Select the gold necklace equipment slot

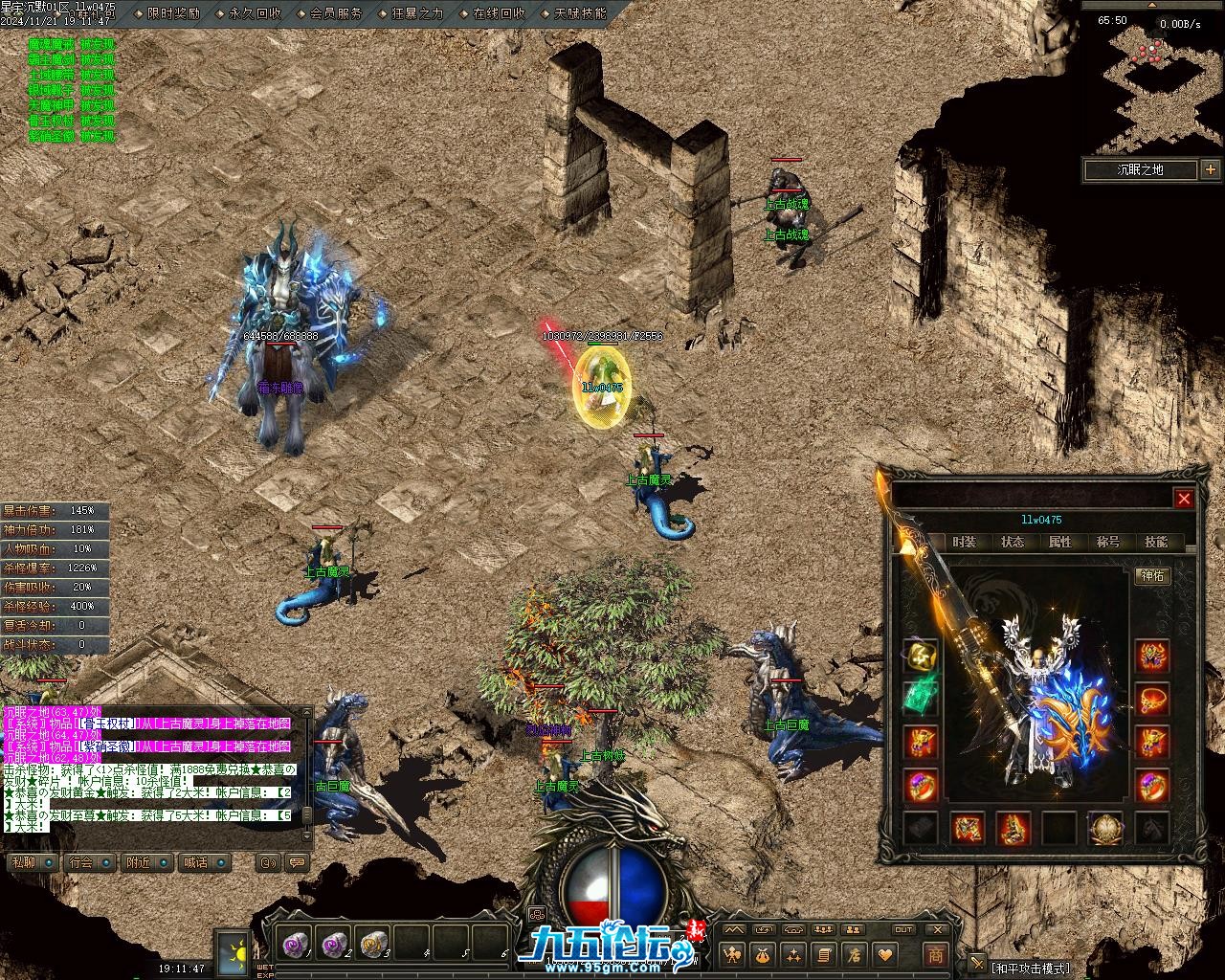click(x=921, y=656)
